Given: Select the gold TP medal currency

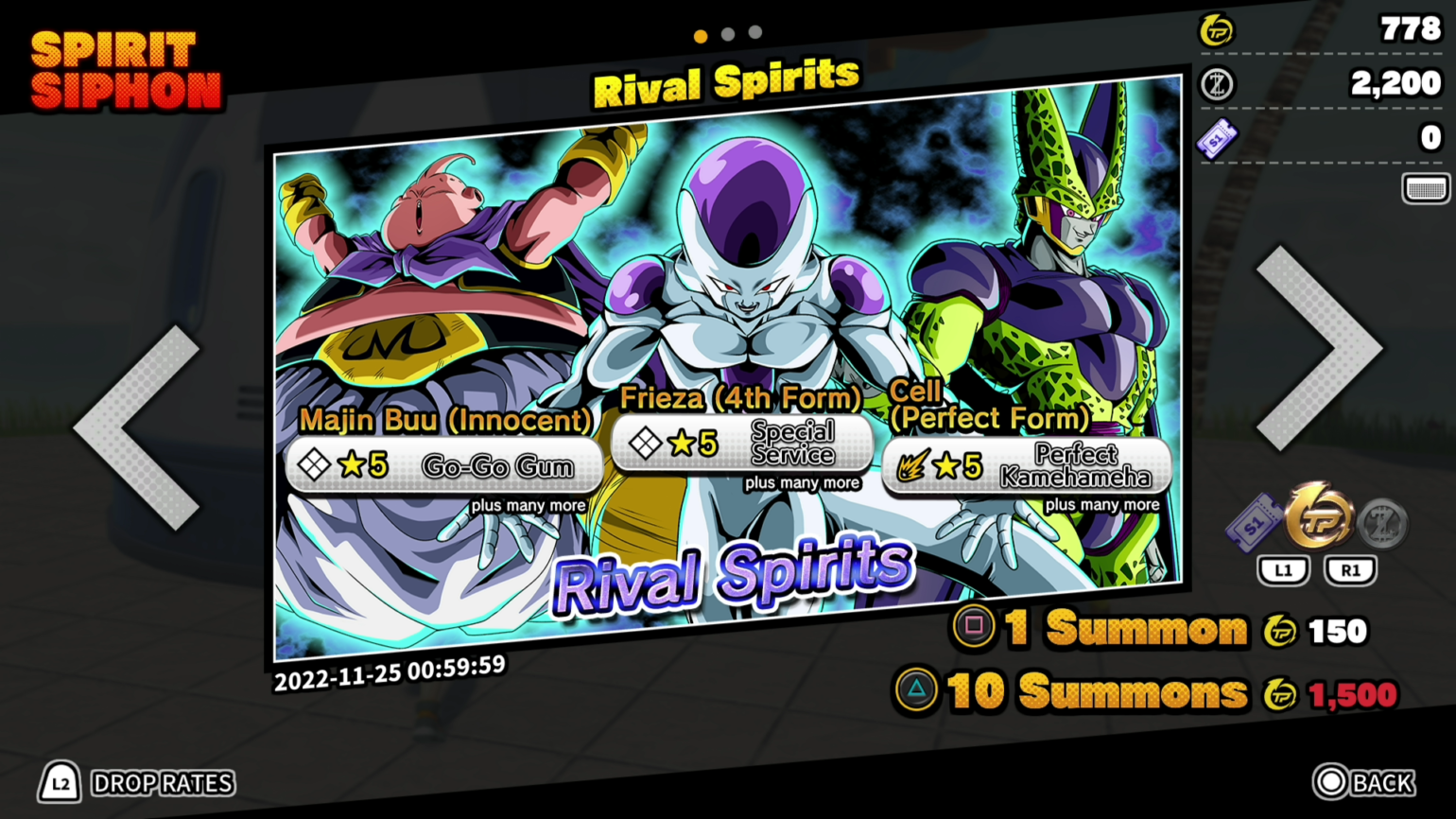Looking at the screenshot, I should pyautogui.click(x=1320, y=517).
